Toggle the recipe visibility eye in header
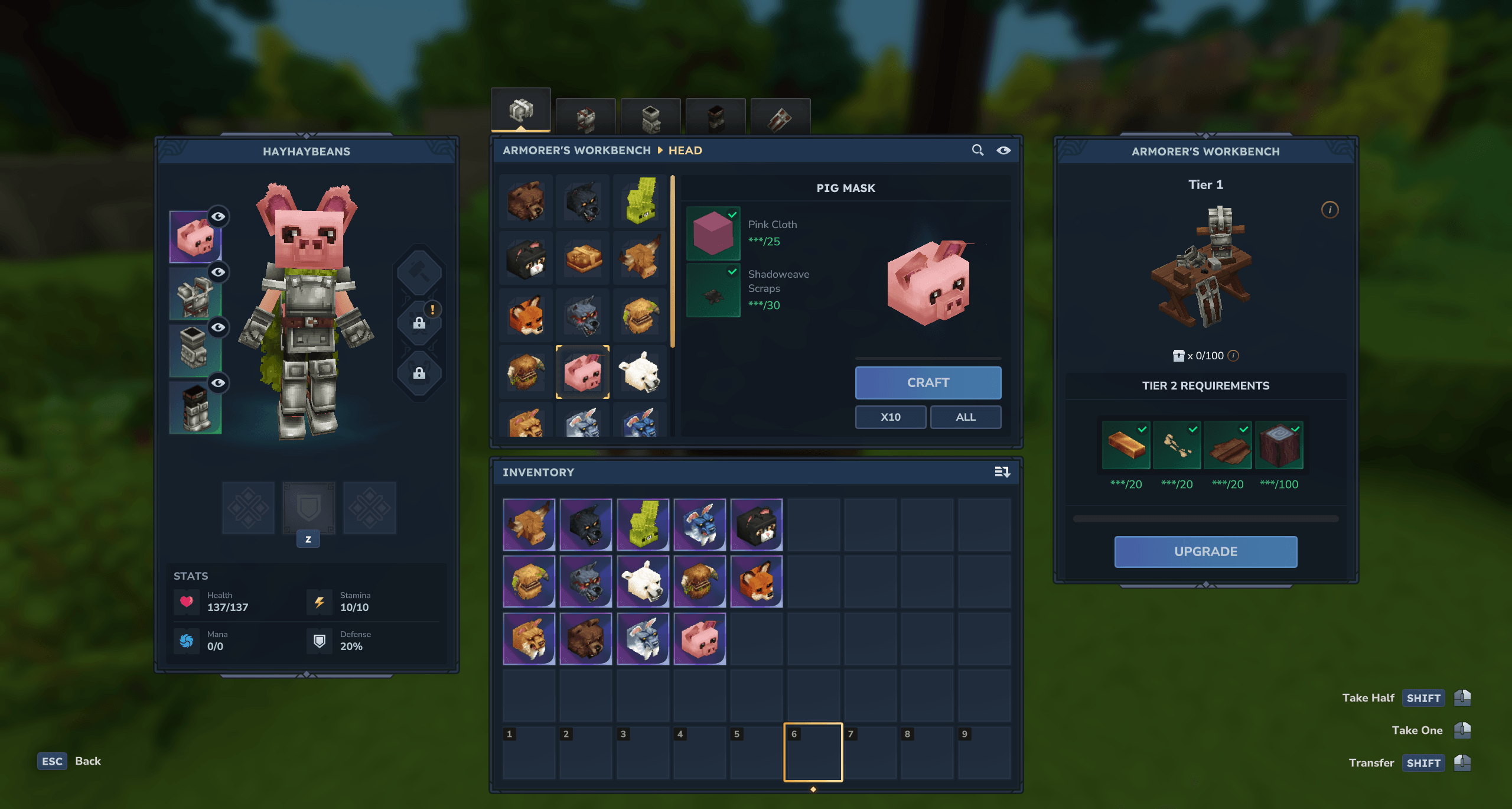Viewport: 1512px width, 809px height. [x=1003, y=150]
